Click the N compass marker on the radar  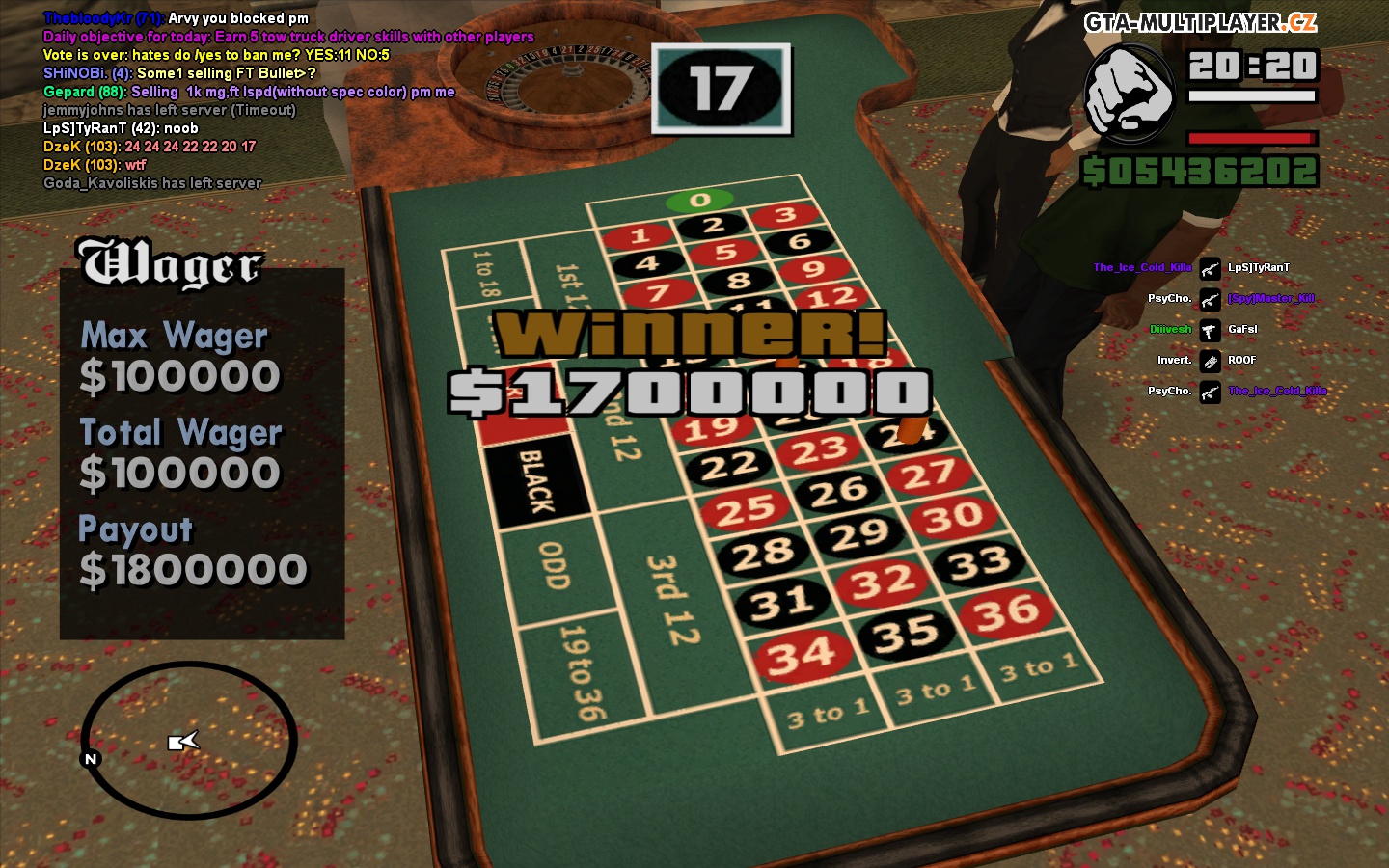pos(90,759)
